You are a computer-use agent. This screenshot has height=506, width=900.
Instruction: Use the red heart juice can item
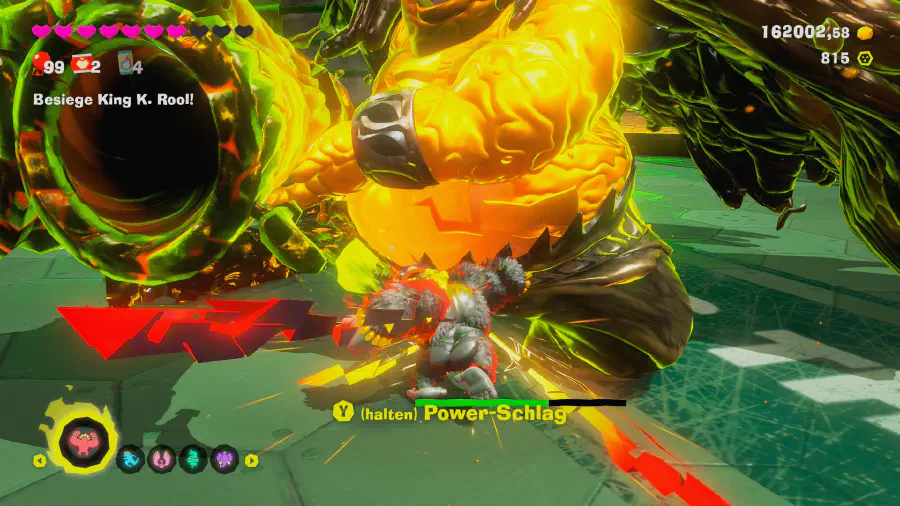(81, 65)
